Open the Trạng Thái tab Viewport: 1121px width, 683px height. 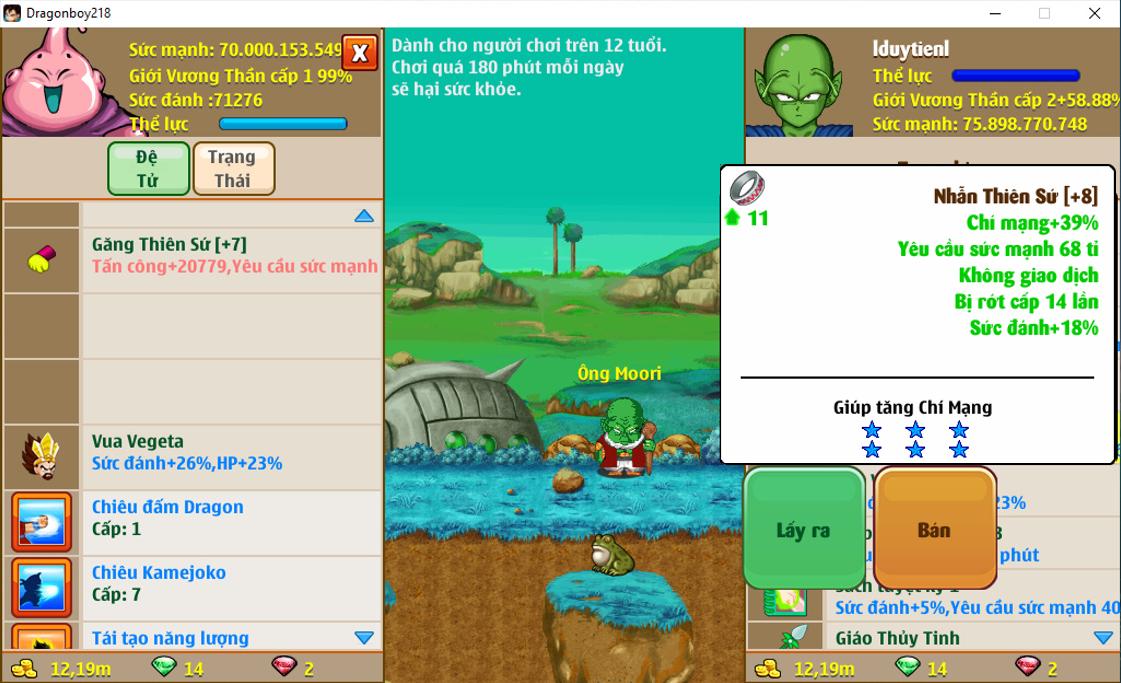point(233,168)
